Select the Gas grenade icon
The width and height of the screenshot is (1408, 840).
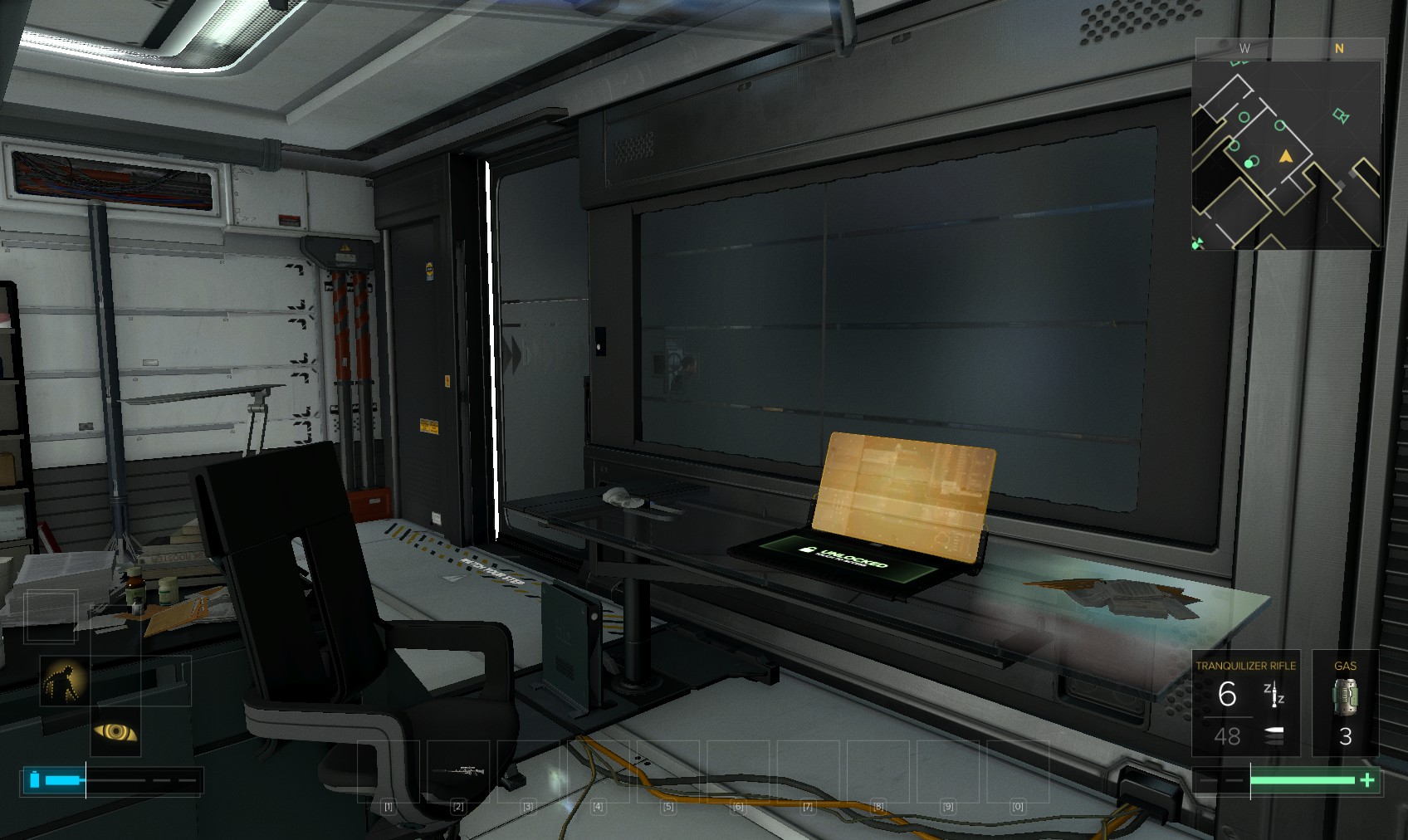coord(1345,696)
